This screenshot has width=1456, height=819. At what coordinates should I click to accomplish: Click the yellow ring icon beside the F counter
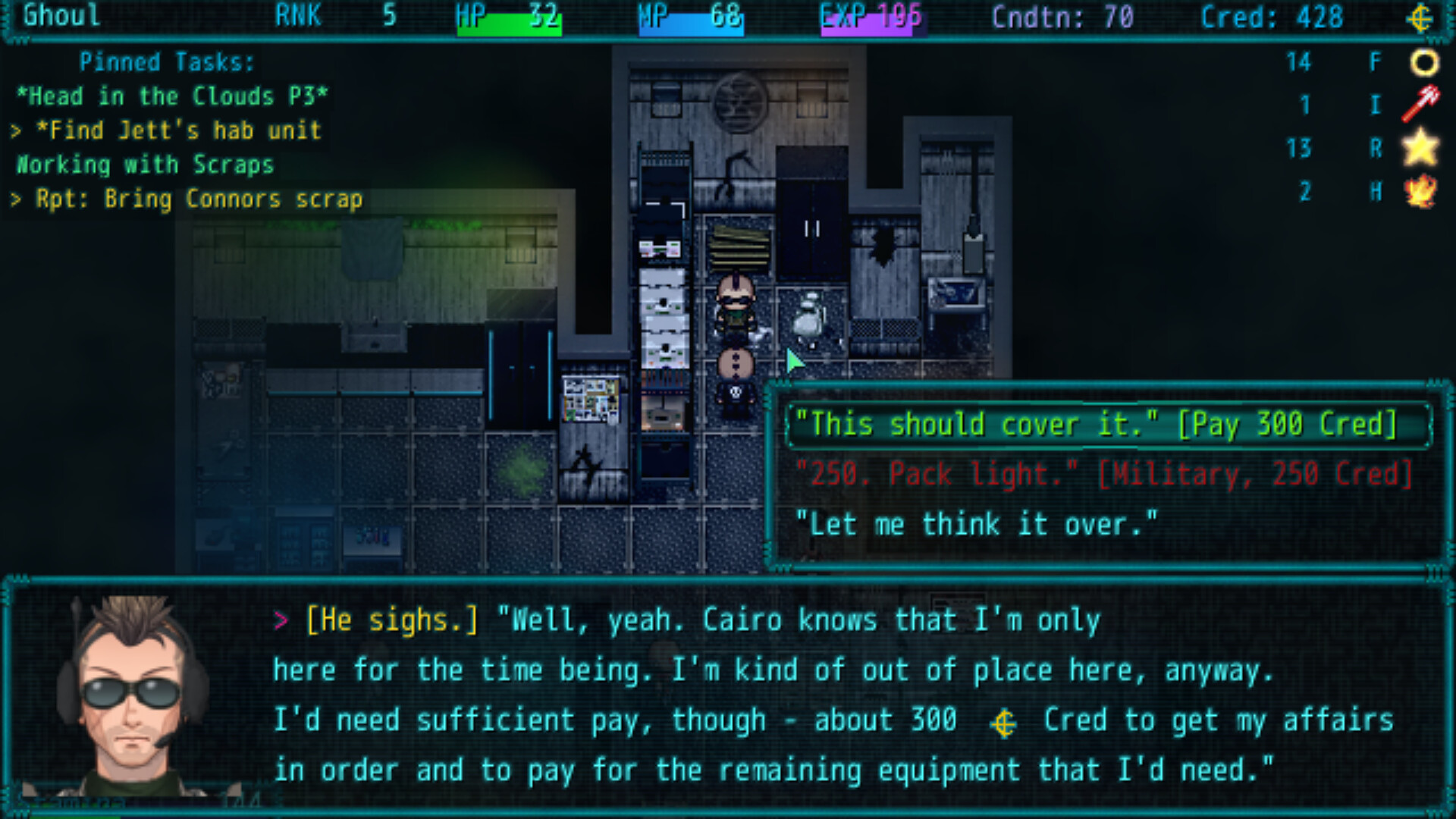tap(1424, 62)
